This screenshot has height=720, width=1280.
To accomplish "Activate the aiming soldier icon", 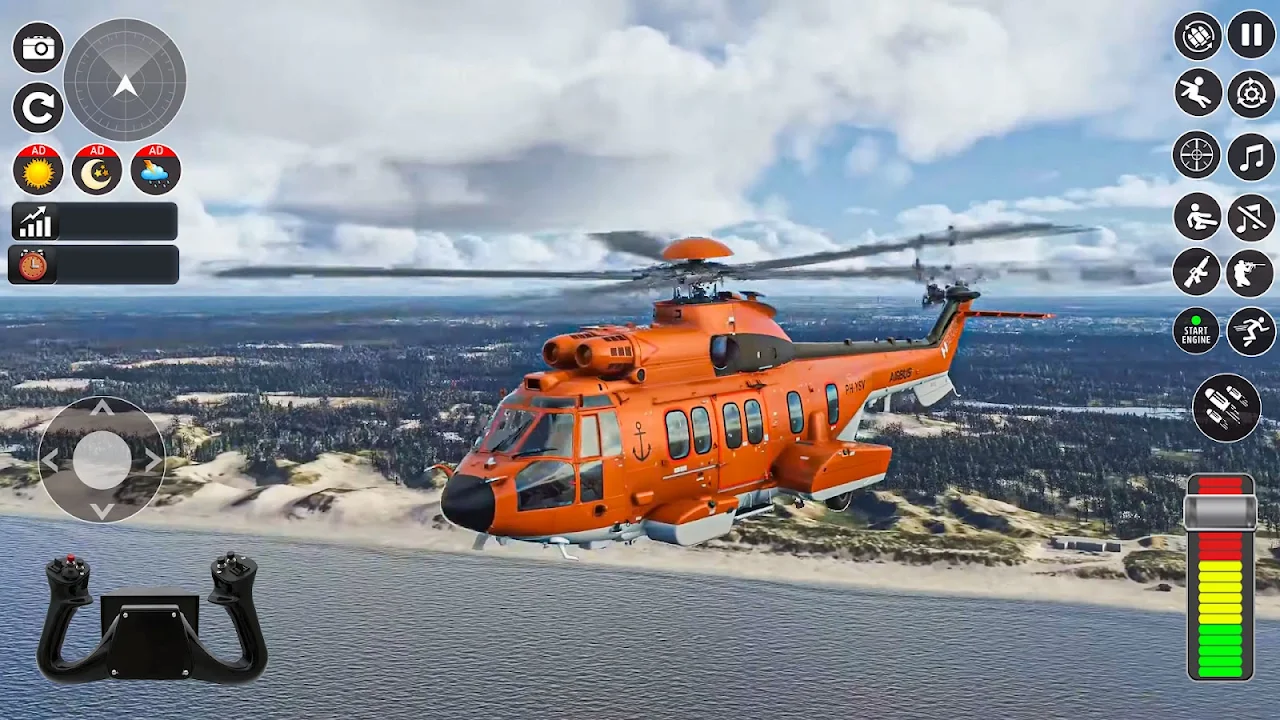I will tap(1251, 273).
